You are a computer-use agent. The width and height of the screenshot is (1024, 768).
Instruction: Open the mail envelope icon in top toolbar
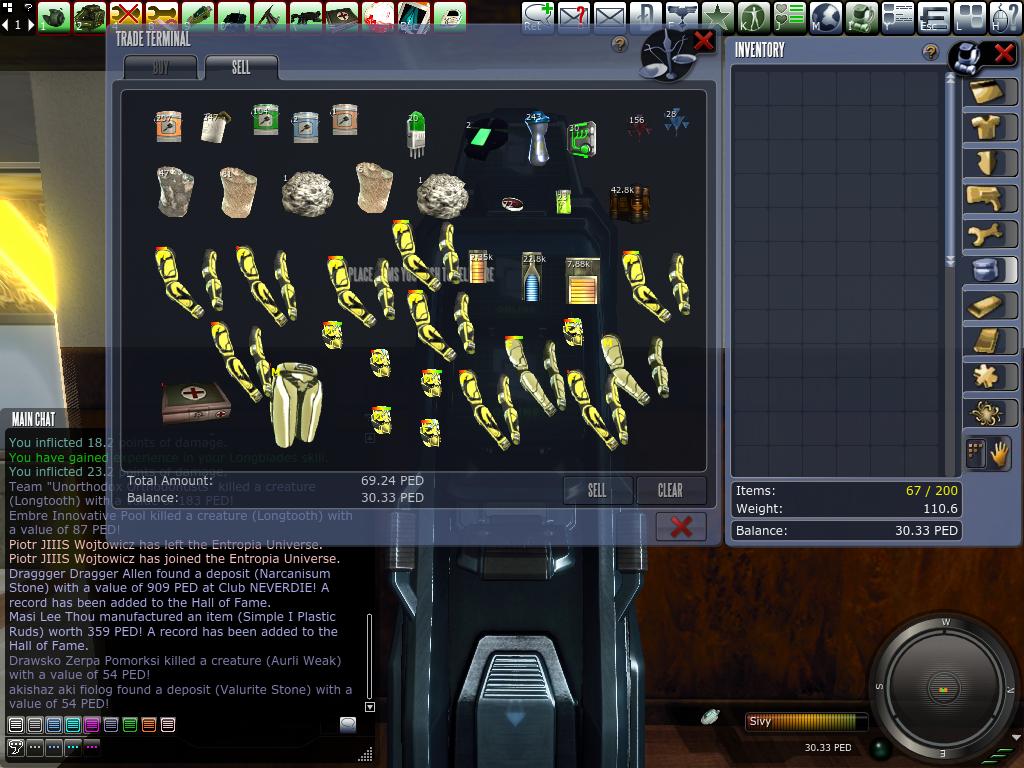(x=610, y=16)
